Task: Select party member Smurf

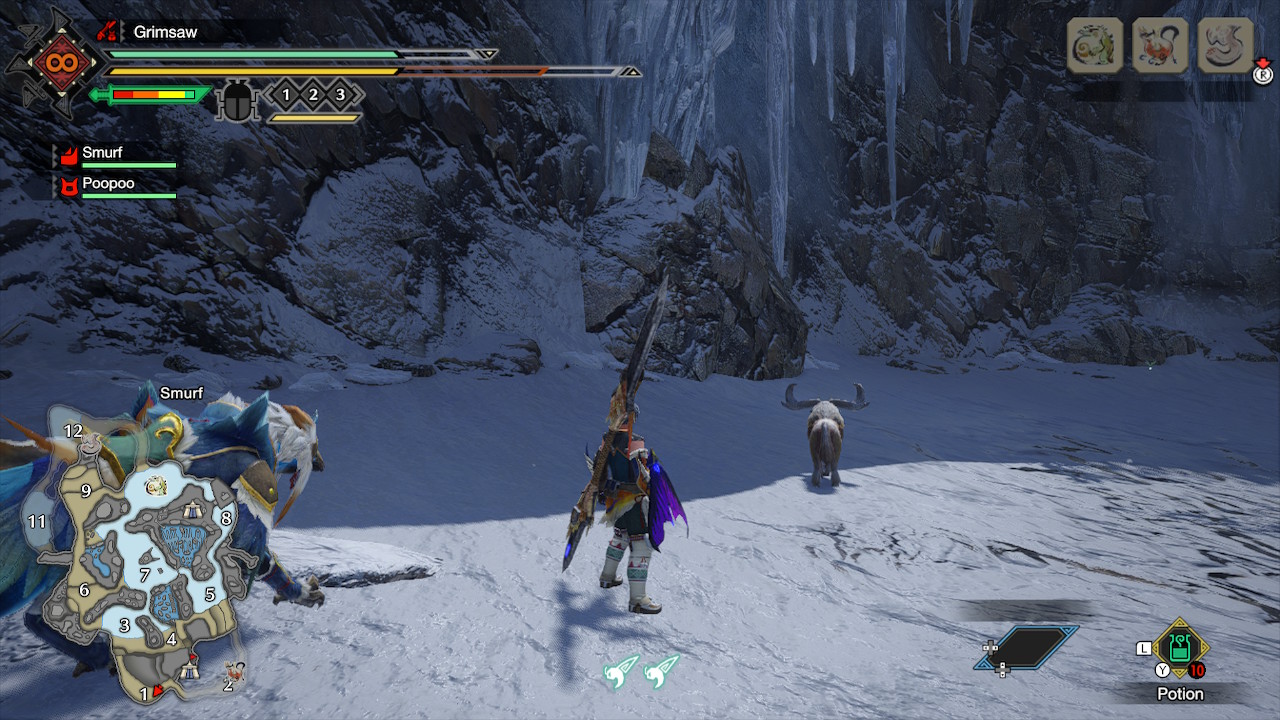Action: point(102,153)
